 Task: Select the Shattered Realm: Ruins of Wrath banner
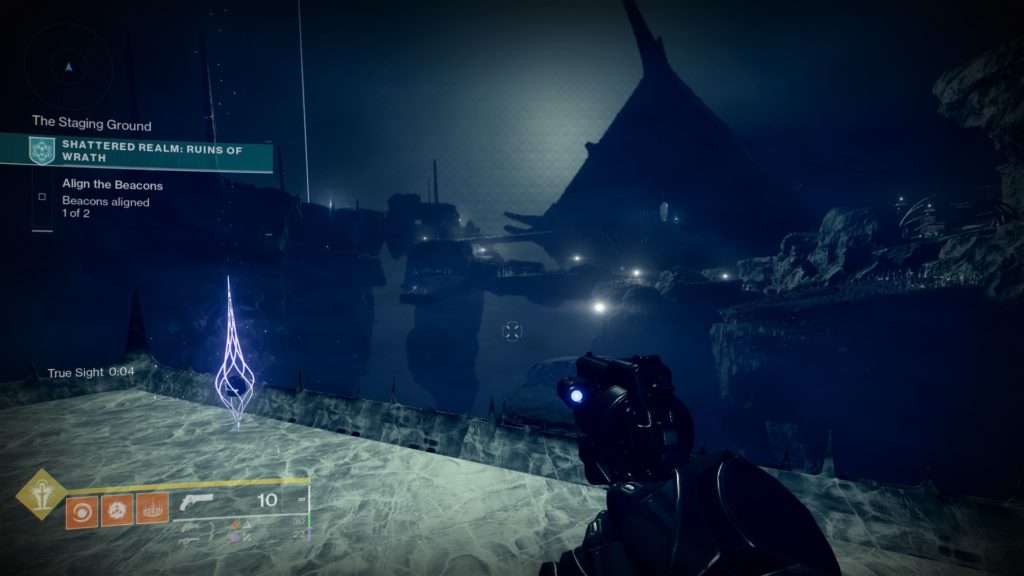point(152,152)
